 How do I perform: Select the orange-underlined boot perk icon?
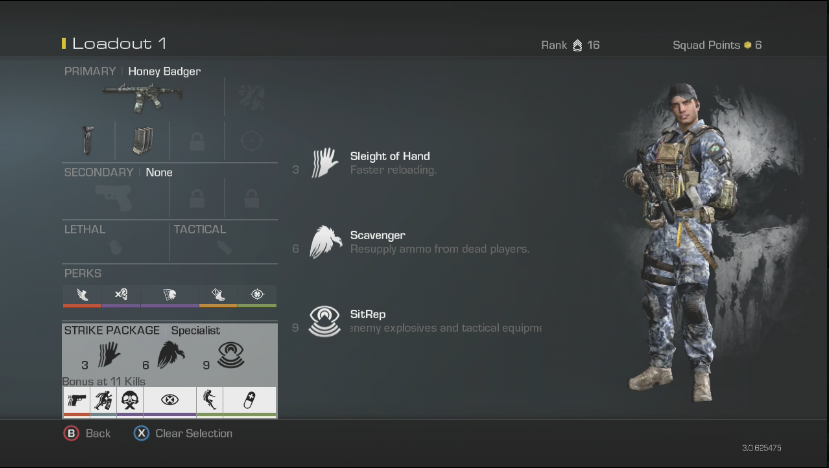tap(217, 294)
